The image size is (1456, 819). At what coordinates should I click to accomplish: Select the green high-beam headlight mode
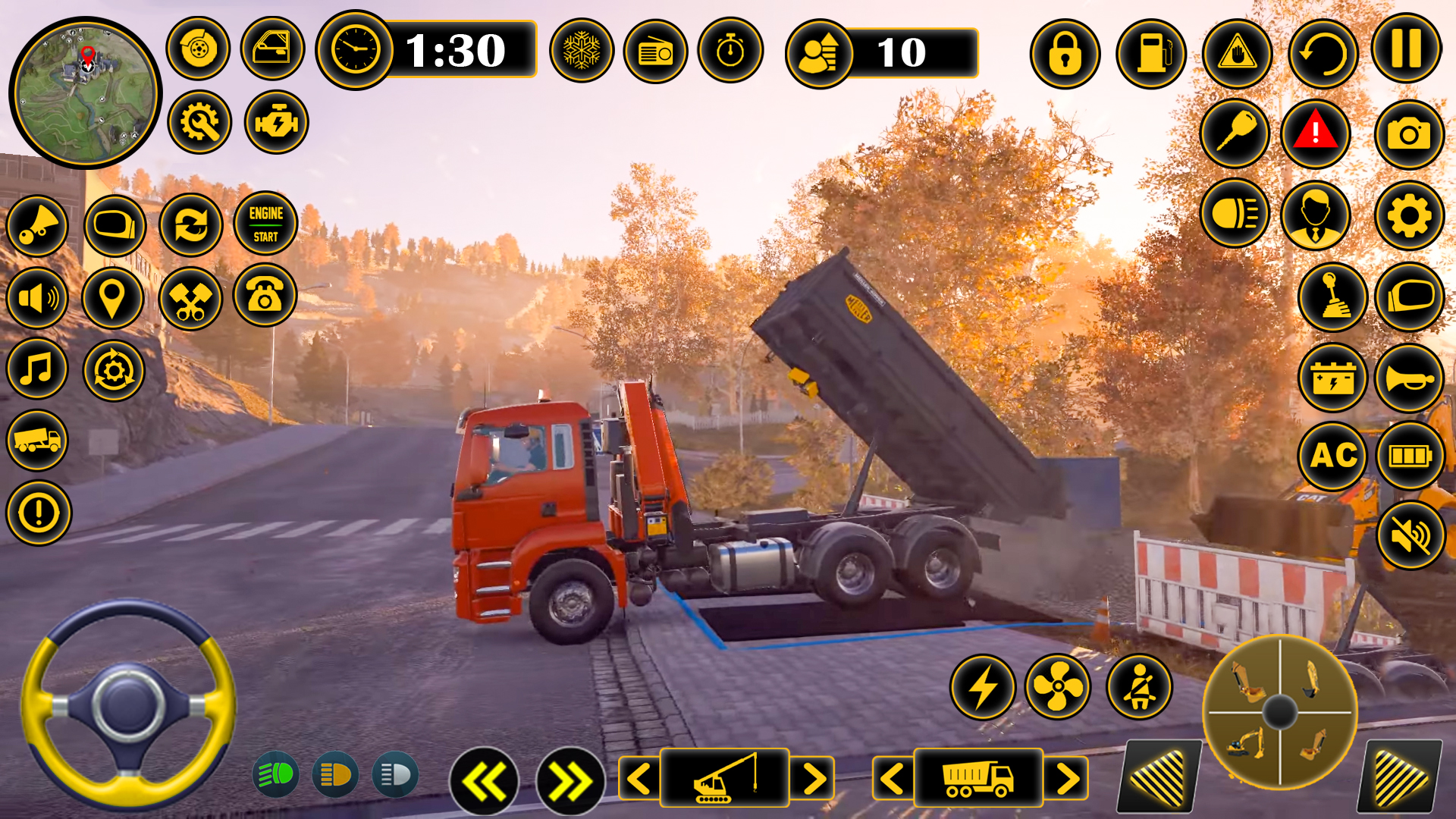(275, 774)
